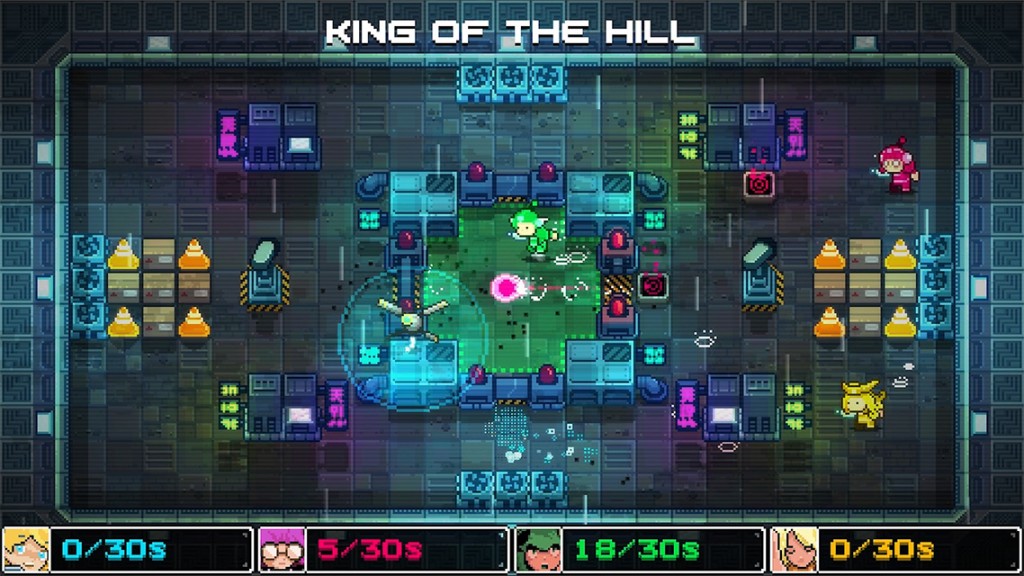Screen dimensions: 1024x576
Task: Select the pink-haired glasses player portrait
Action: point(282,550)
